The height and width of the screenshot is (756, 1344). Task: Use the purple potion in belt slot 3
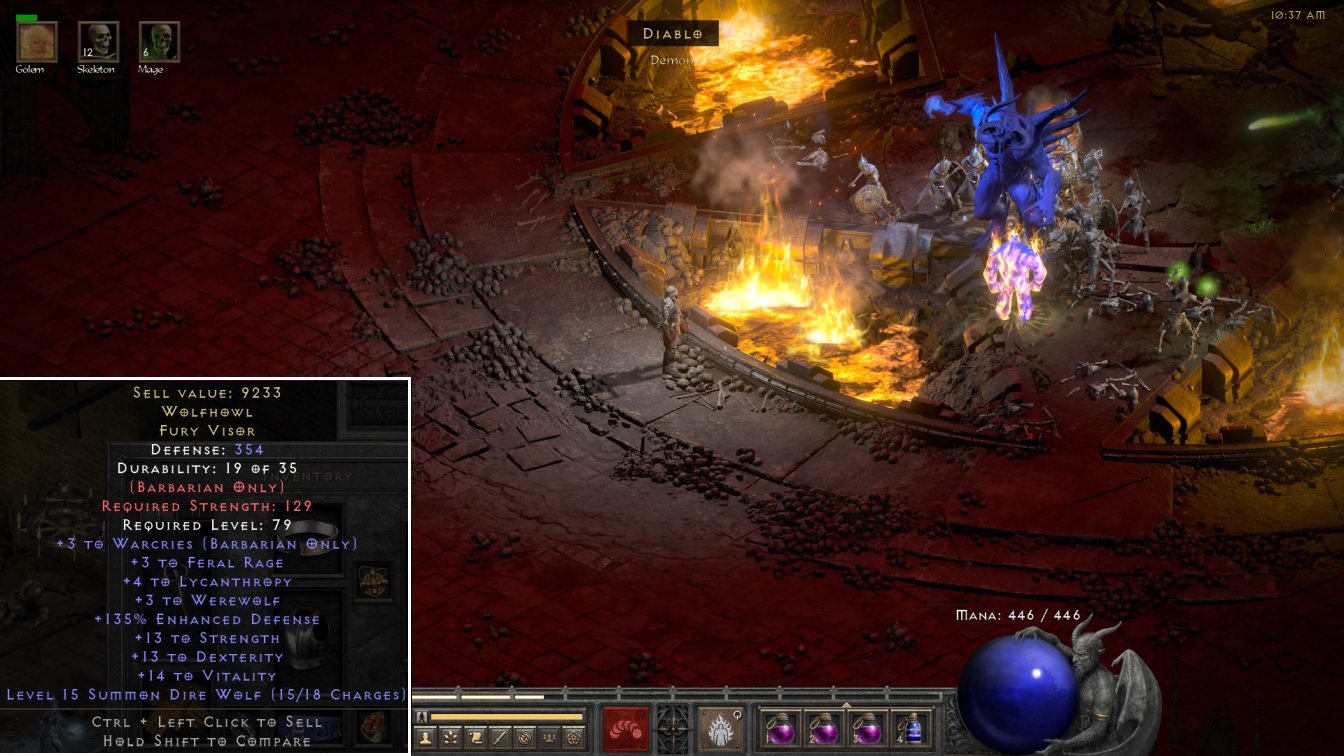865,728
